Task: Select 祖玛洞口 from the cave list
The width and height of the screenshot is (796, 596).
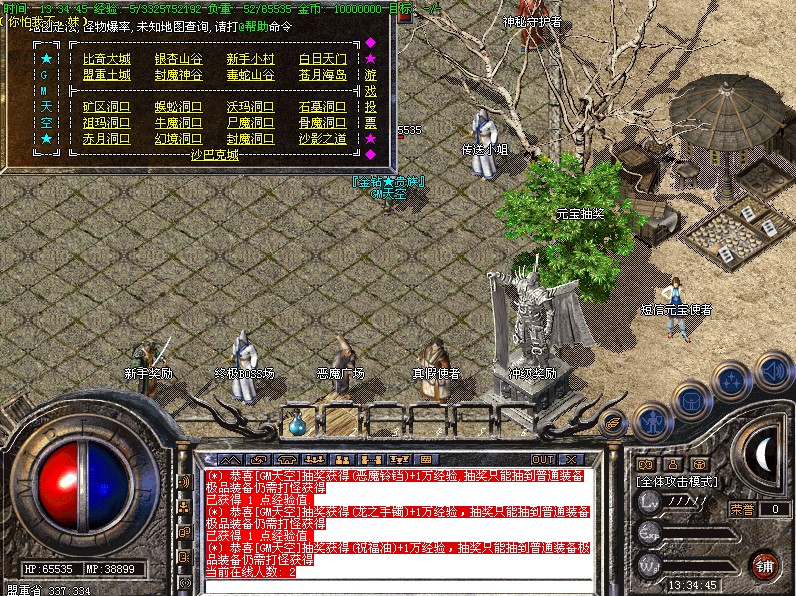Action: point(106,123)
